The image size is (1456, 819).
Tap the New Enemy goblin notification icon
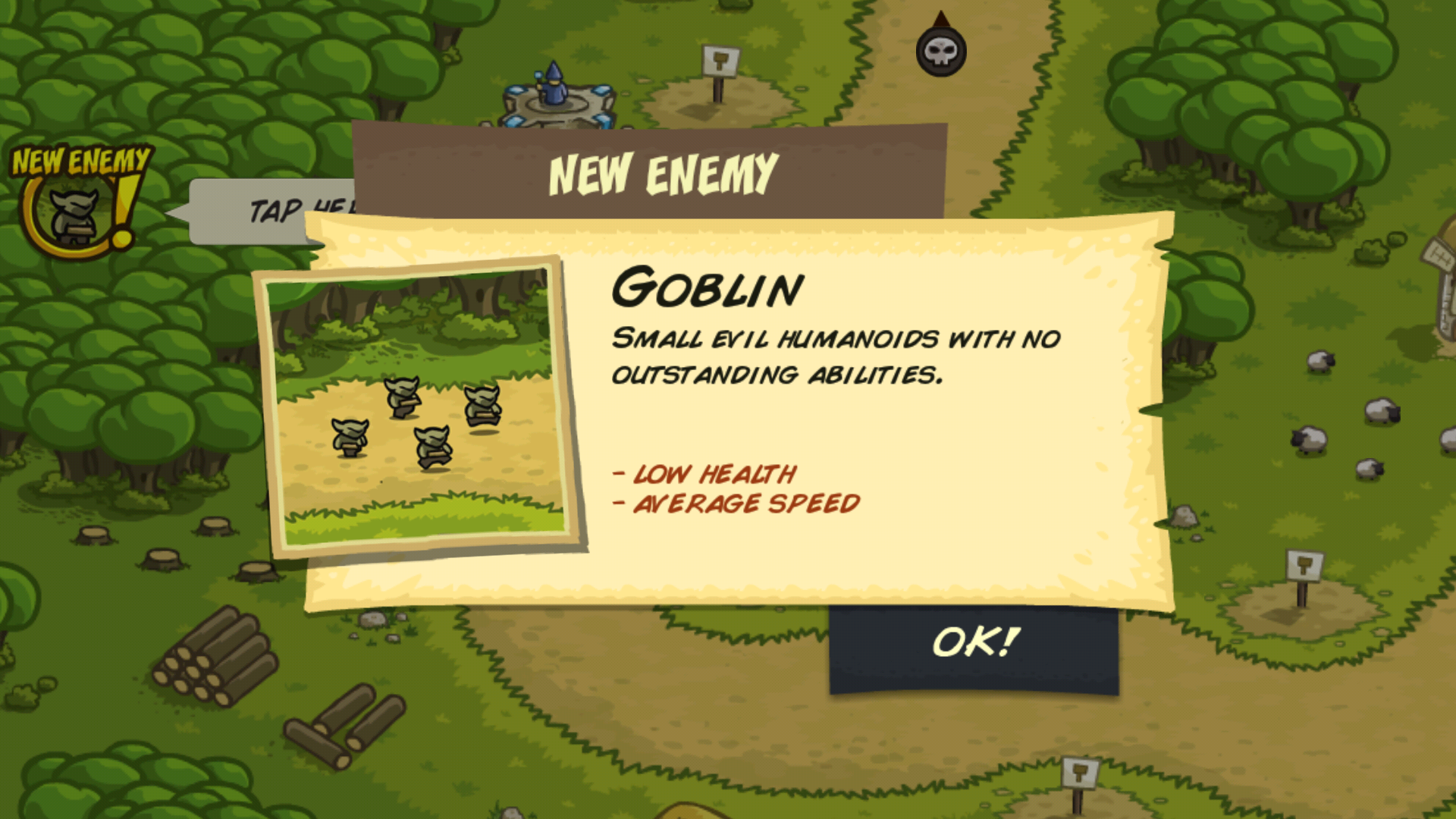[x=76, y=205]
